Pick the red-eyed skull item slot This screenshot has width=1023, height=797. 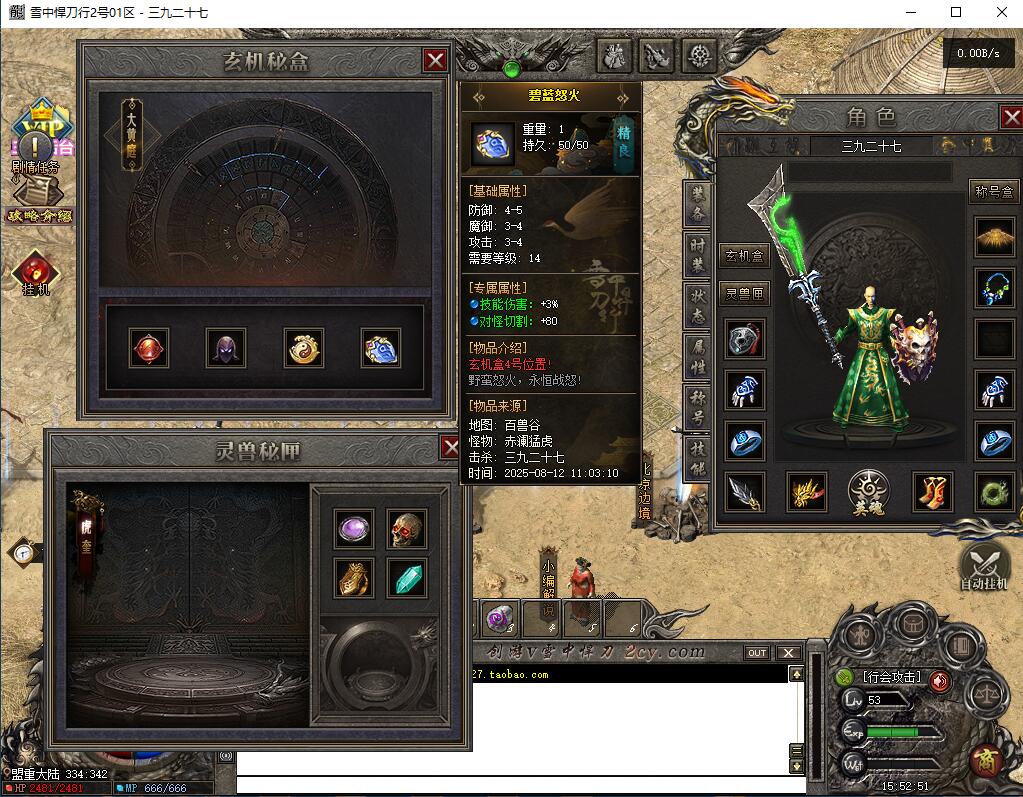click(x=406, y=529)
